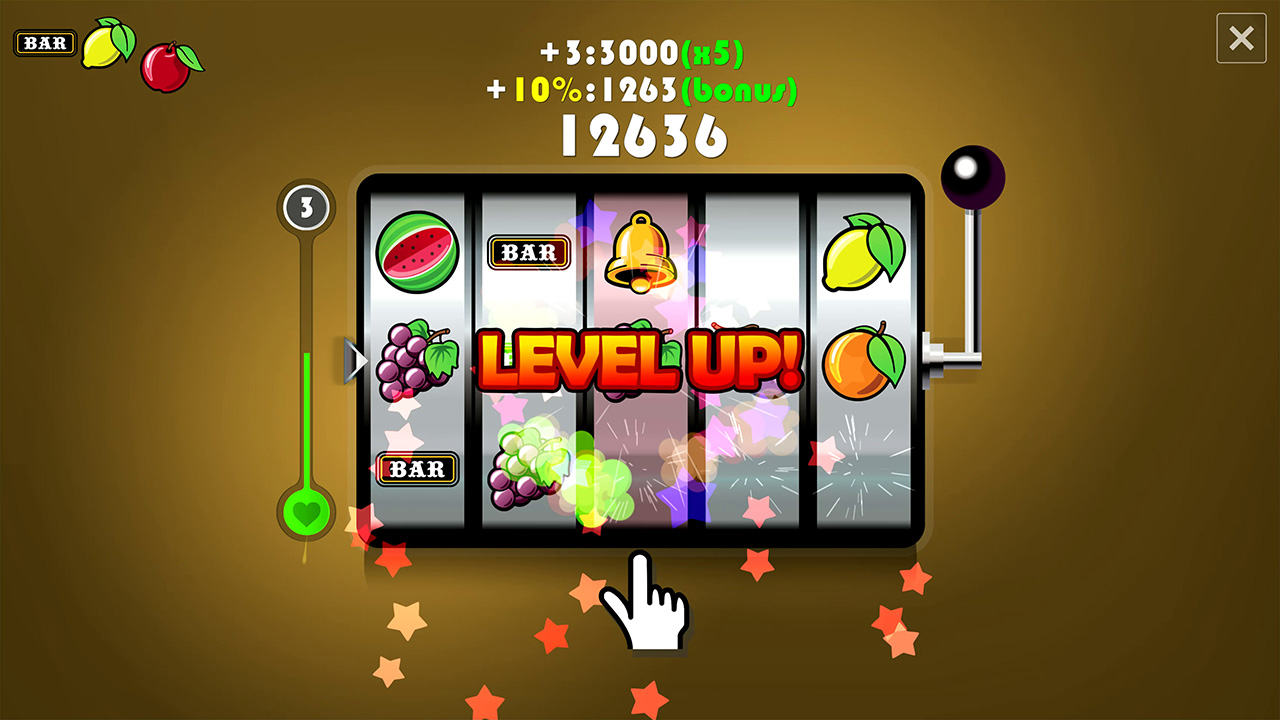Dismiss the game with the X button
This screenshot has width=1280, height=720.
click(1240, 39)
